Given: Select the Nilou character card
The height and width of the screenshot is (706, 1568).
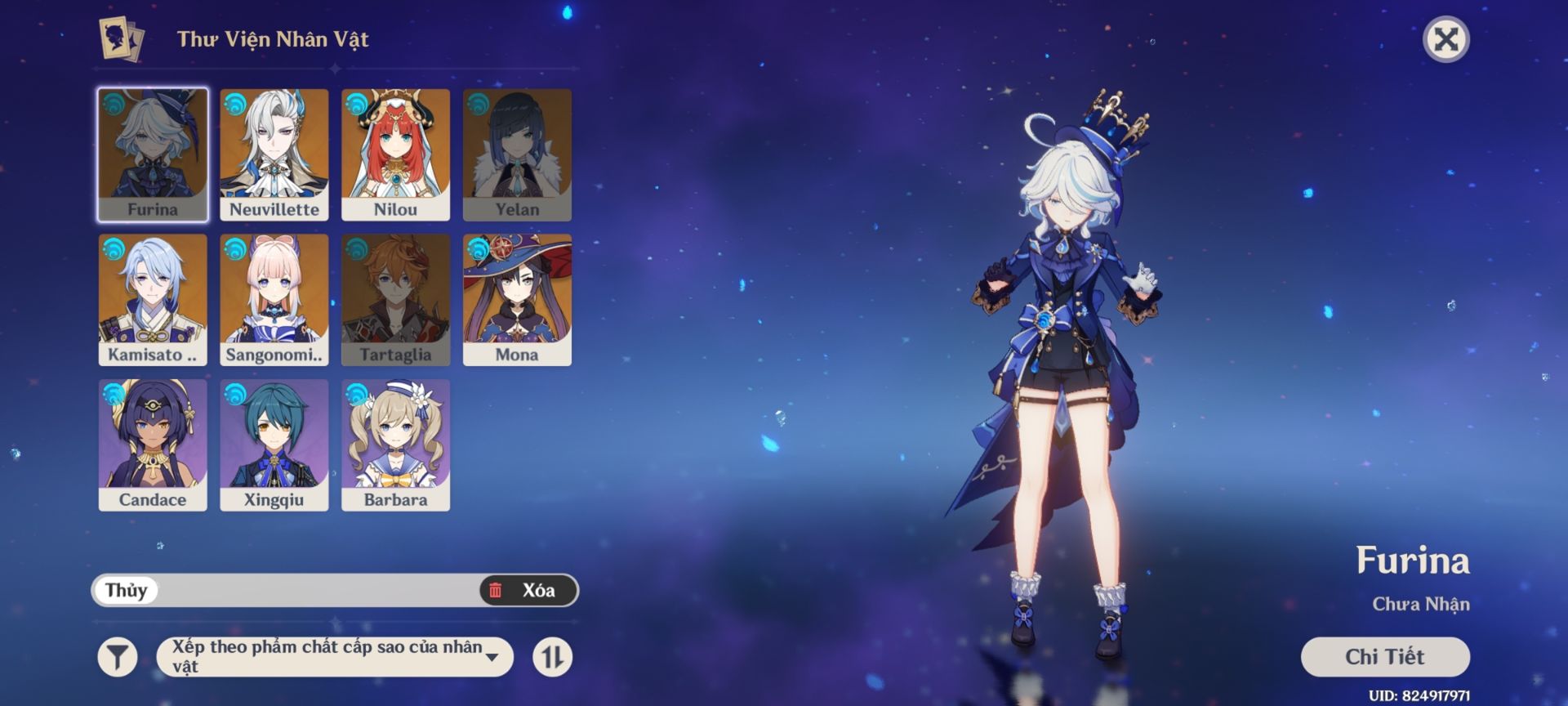Looking at the screenshot, I should point(395,154).
